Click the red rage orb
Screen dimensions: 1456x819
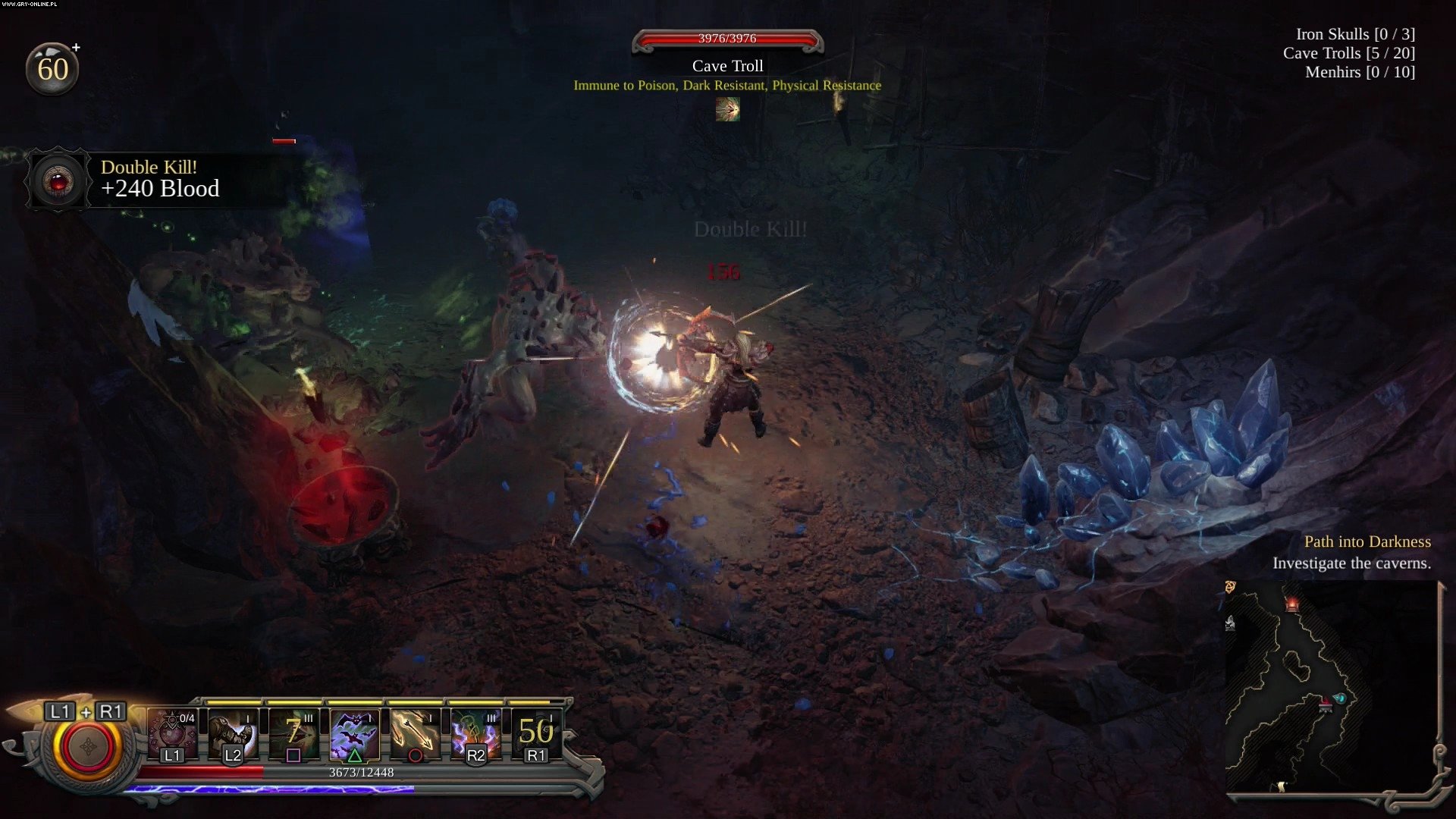[87, 747]
